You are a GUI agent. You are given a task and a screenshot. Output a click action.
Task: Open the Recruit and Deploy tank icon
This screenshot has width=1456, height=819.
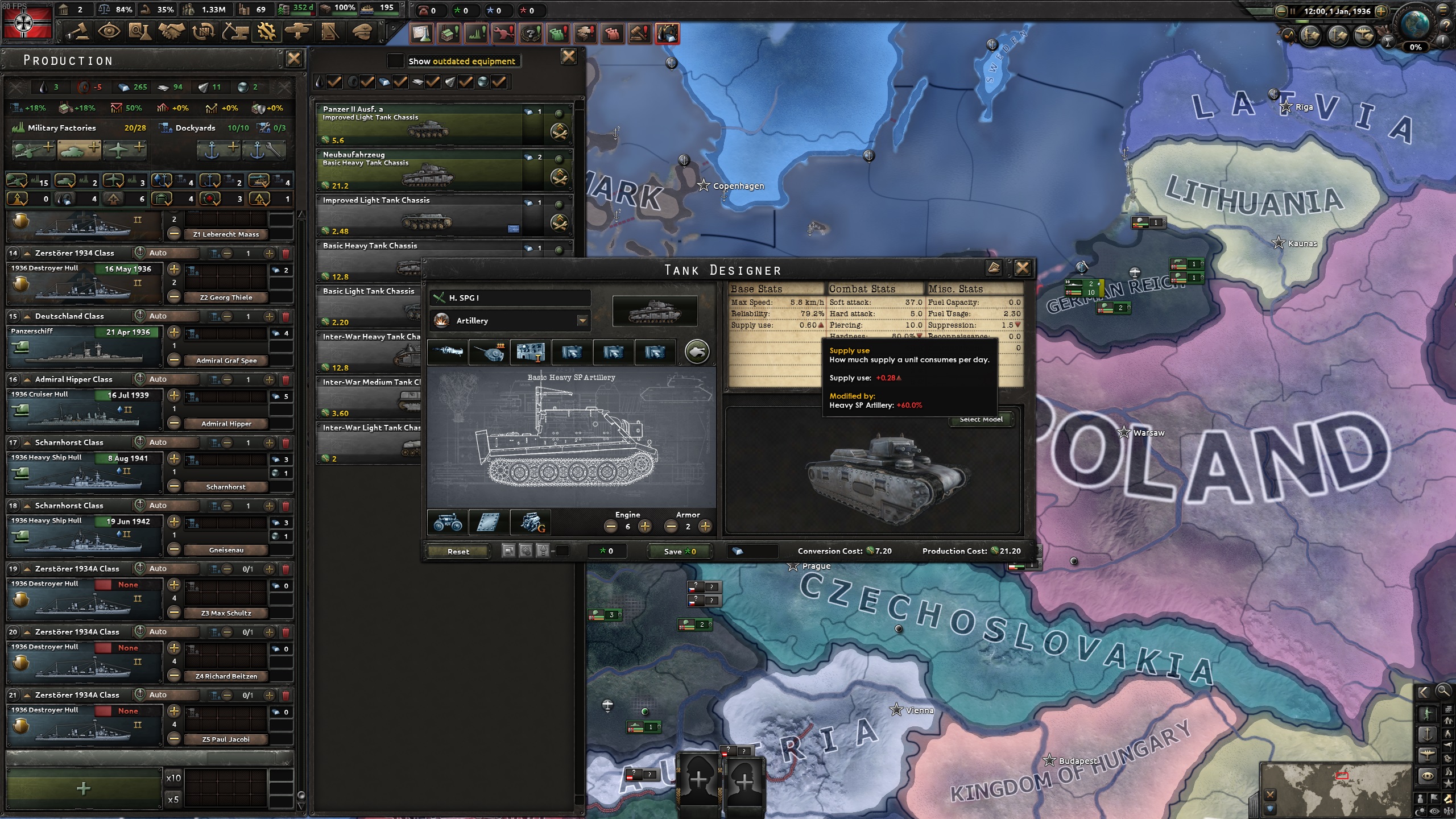pyautogui.click(x=299, y=32)
